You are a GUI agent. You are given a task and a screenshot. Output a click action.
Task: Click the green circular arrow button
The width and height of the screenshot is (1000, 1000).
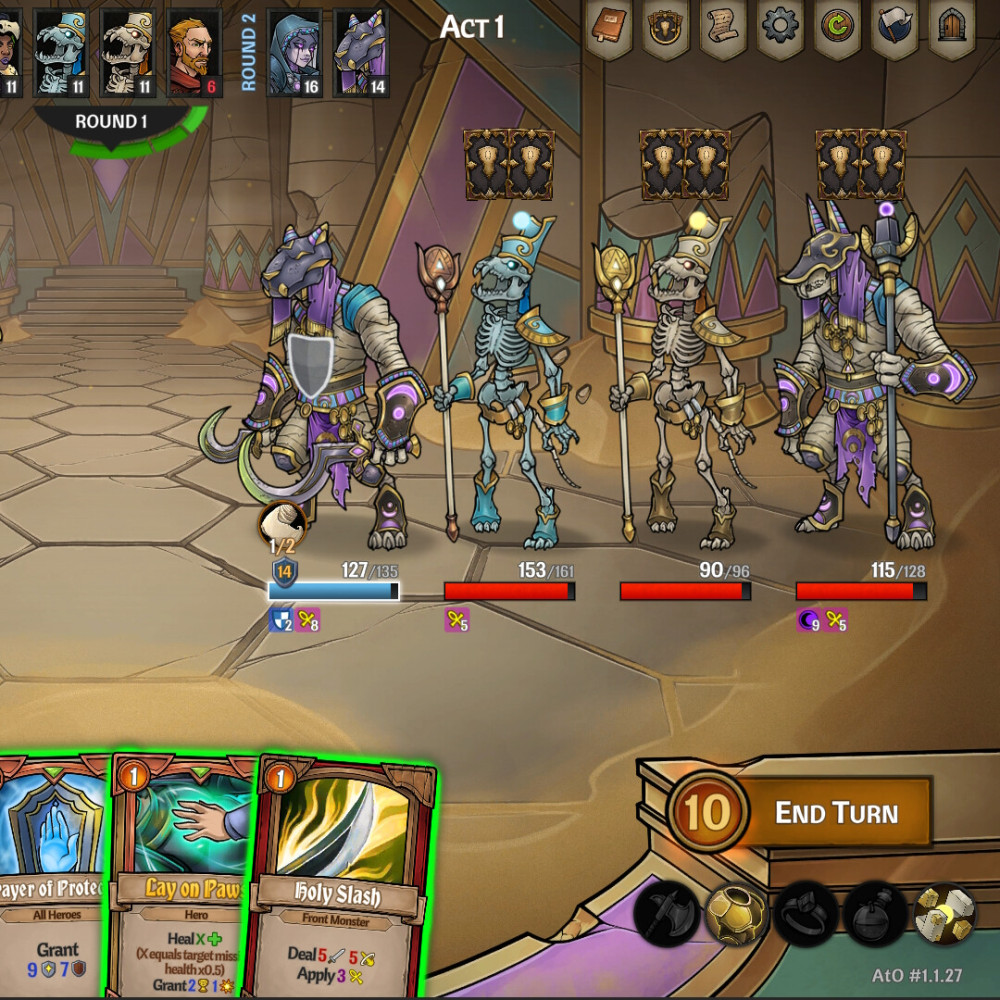(839, 26)
